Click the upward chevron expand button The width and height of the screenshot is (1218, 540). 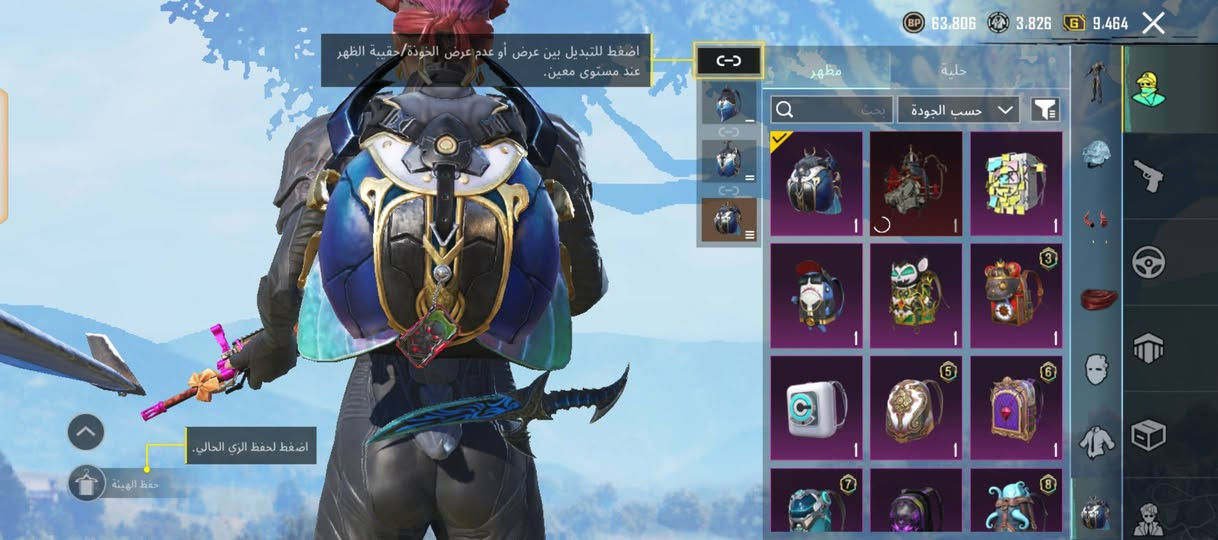[86, 432]
